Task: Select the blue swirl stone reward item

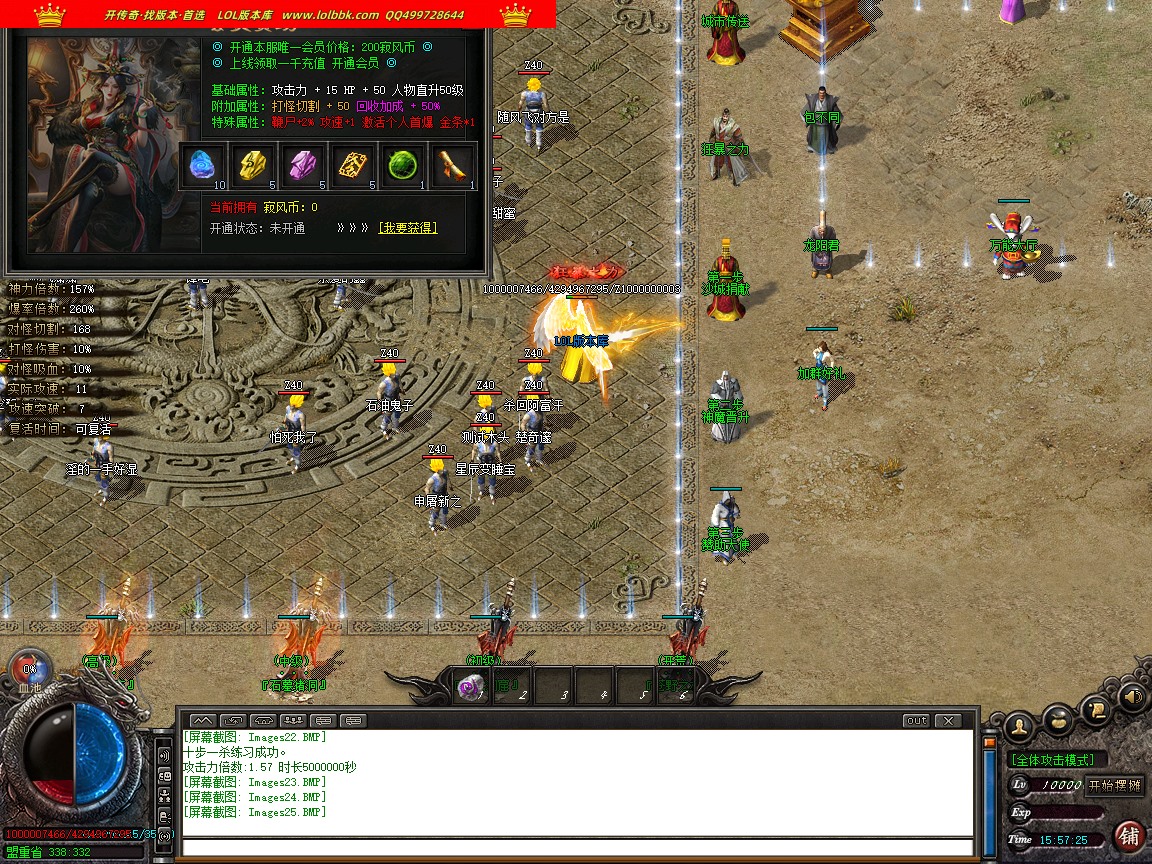Action: point(205,166)
